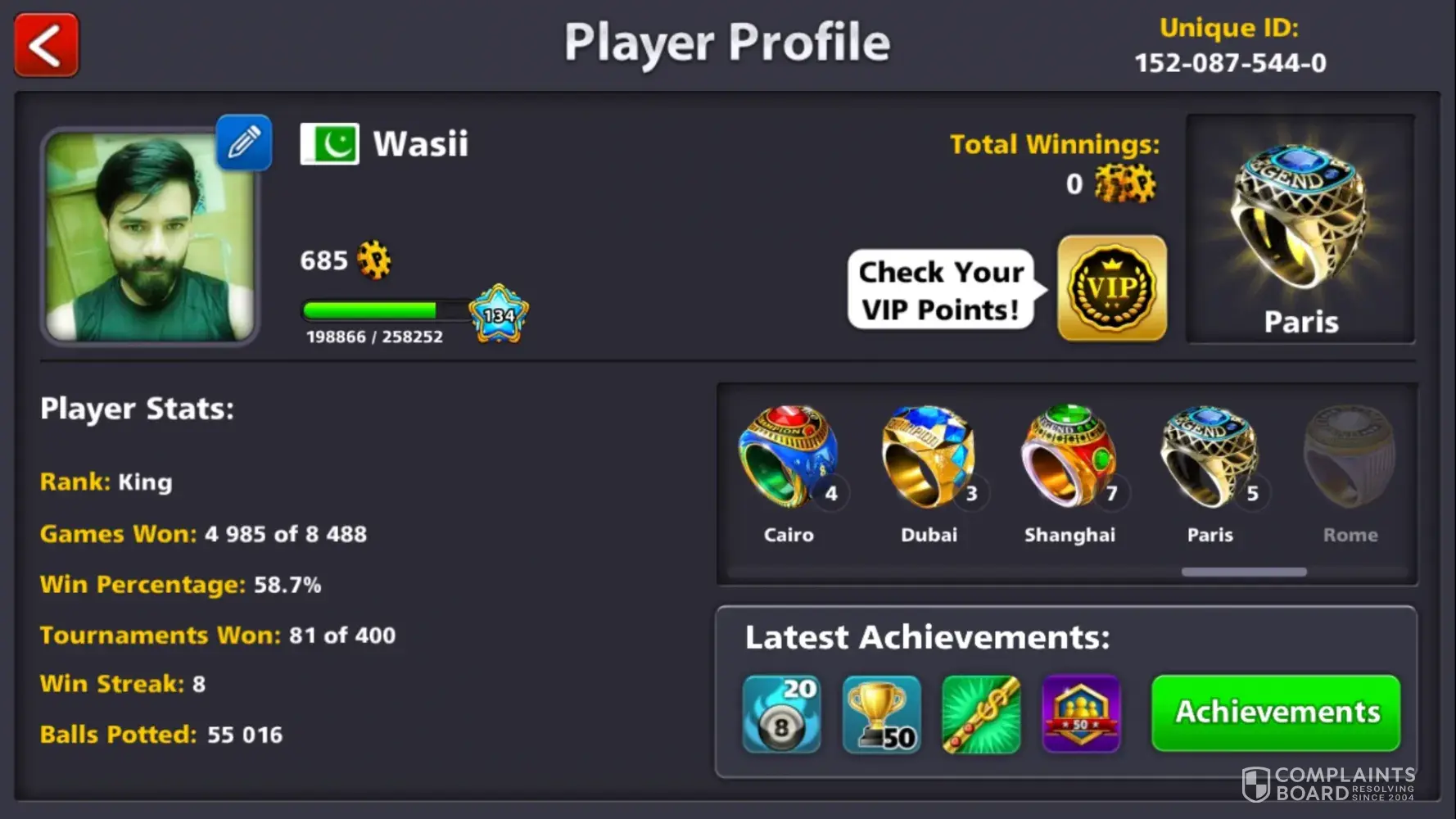Choose the Shanghai ring
Viewport: 1456px width, 819px height.
1069,459
